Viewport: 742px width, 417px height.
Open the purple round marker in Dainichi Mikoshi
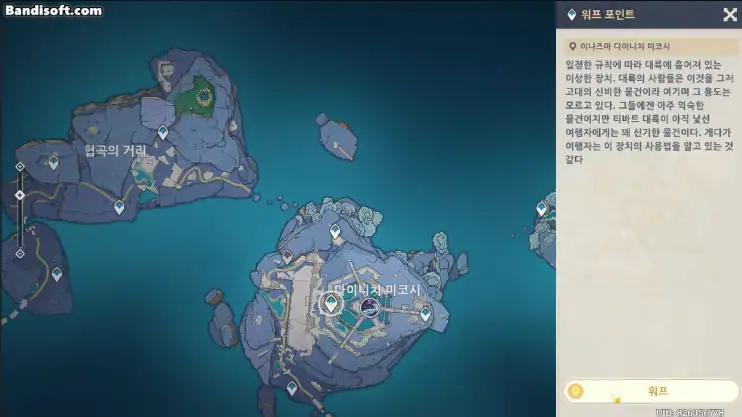(369, 307)
